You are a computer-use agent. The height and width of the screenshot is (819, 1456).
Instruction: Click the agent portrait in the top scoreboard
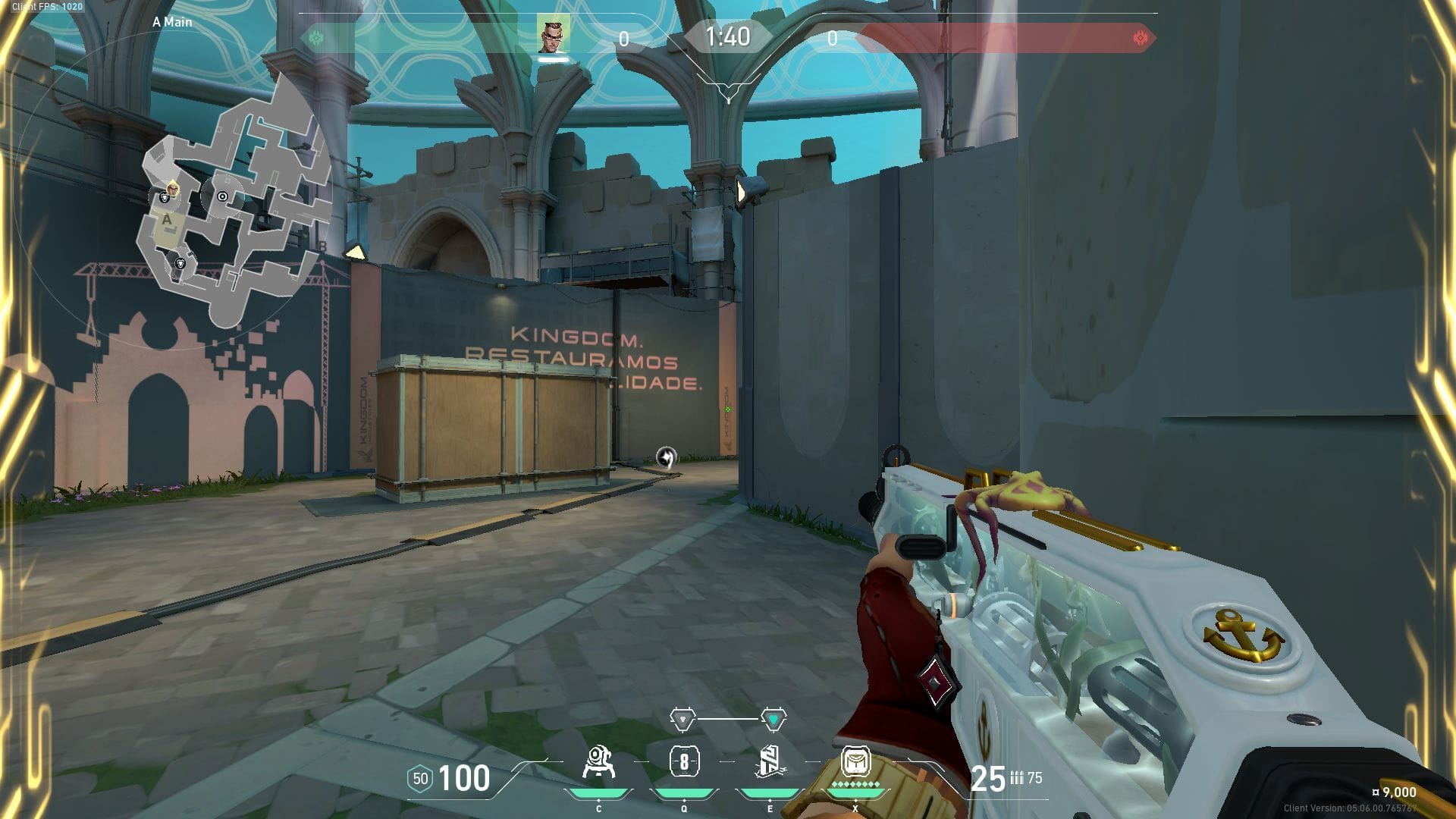pos(553,34)
